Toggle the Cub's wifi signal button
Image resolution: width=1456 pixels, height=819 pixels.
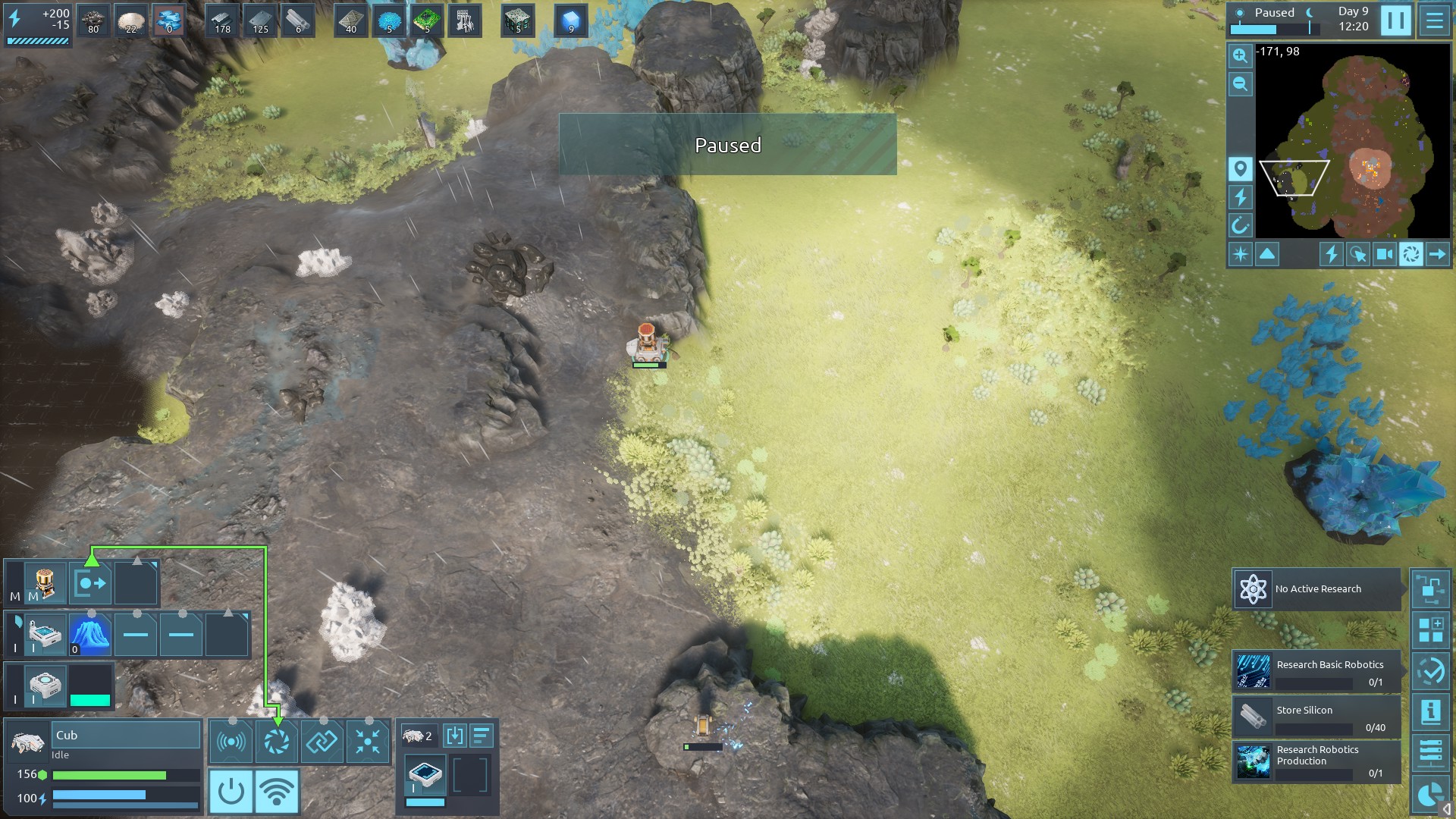coord(277,792)
